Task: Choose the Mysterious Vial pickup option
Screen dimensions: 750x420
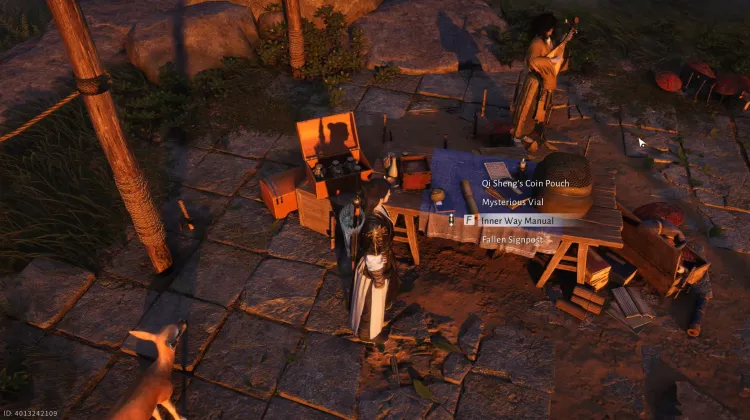Action: pos(512,203)
